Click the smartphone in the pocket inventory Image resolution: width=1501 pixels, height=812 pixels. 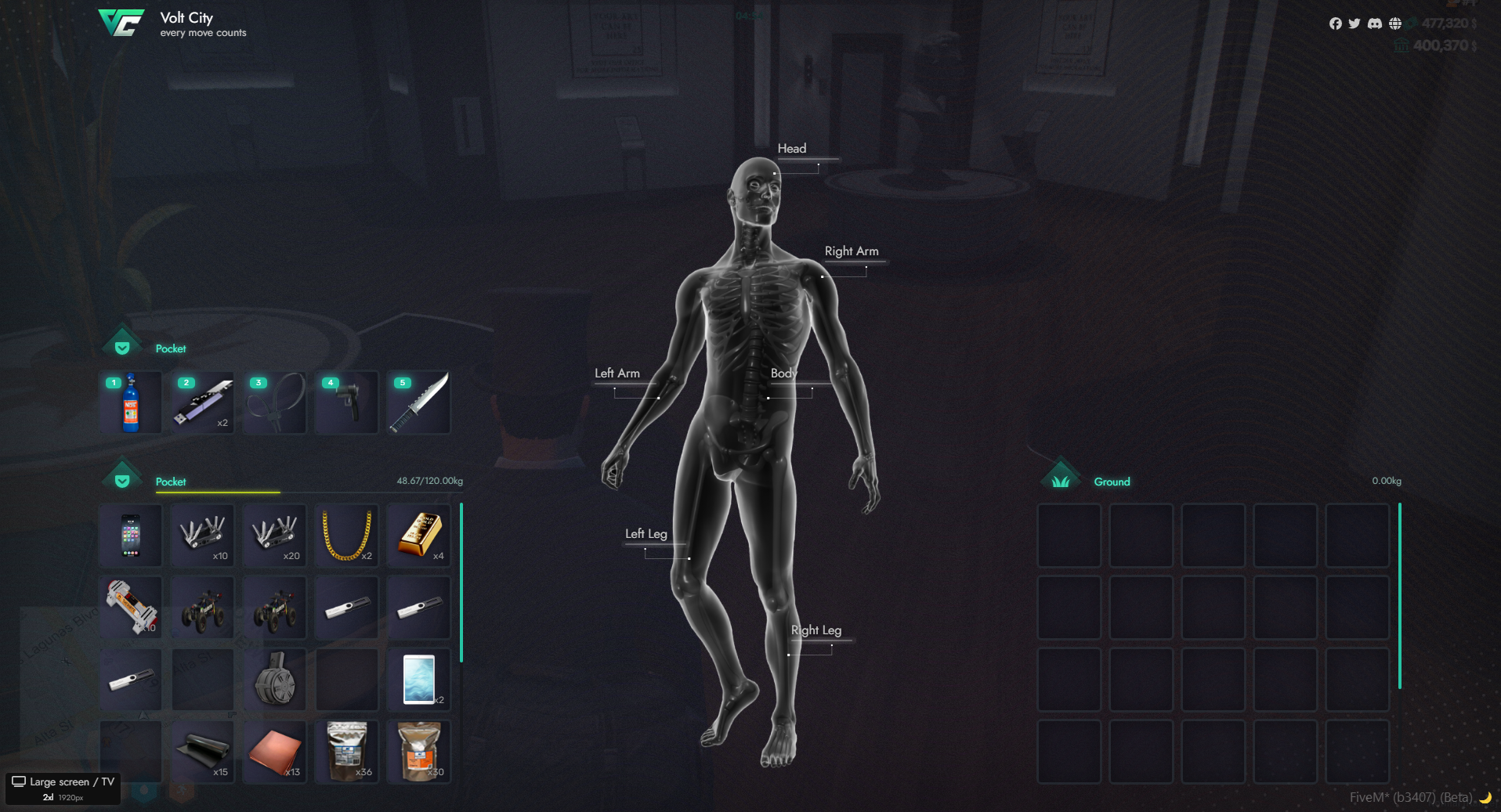click(x=131, y=536)
